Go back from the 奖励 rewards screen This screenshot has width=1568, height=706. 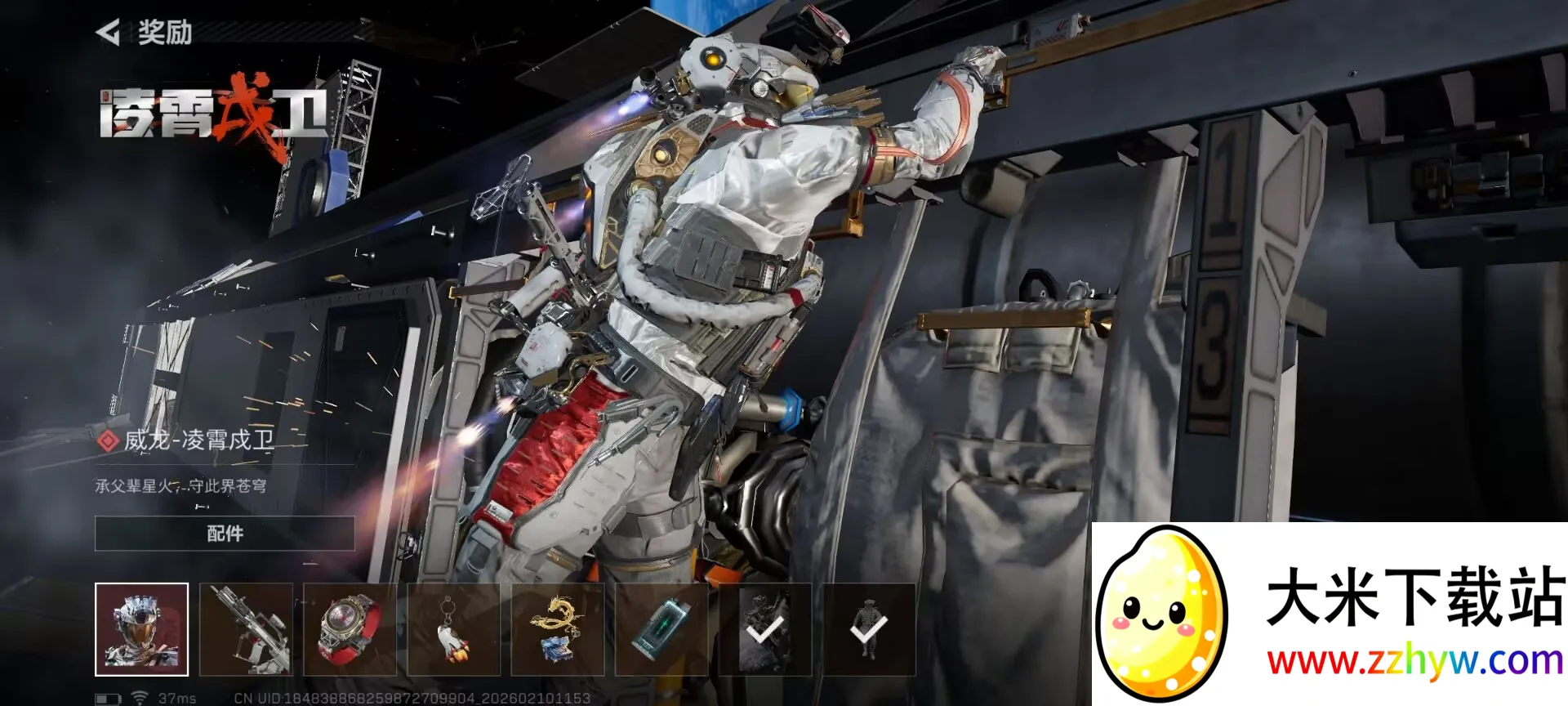pyautogui.click(x=108, y=33)
